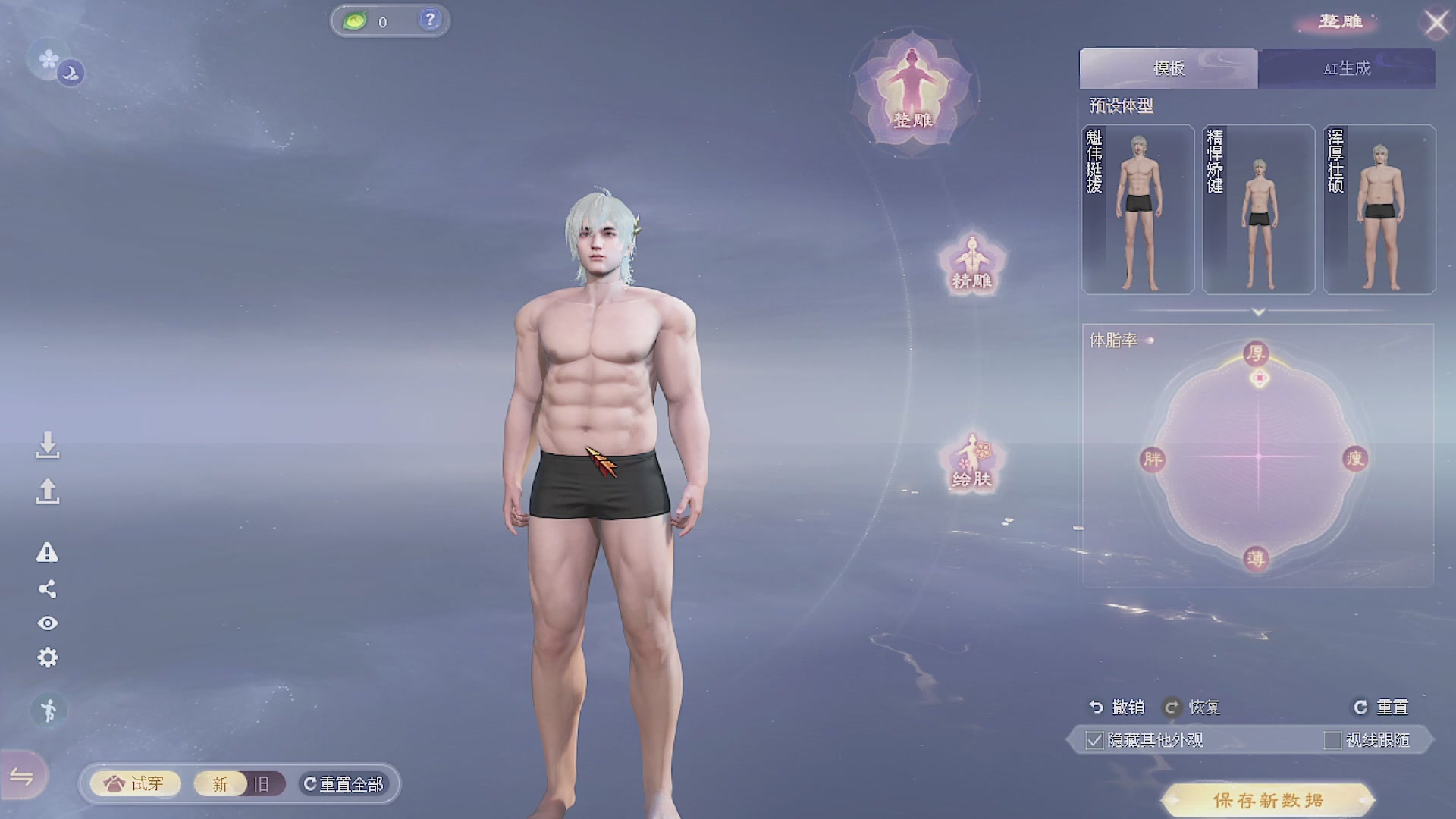Choose the 魁伟挺拔 body preset

[1137, 209]
